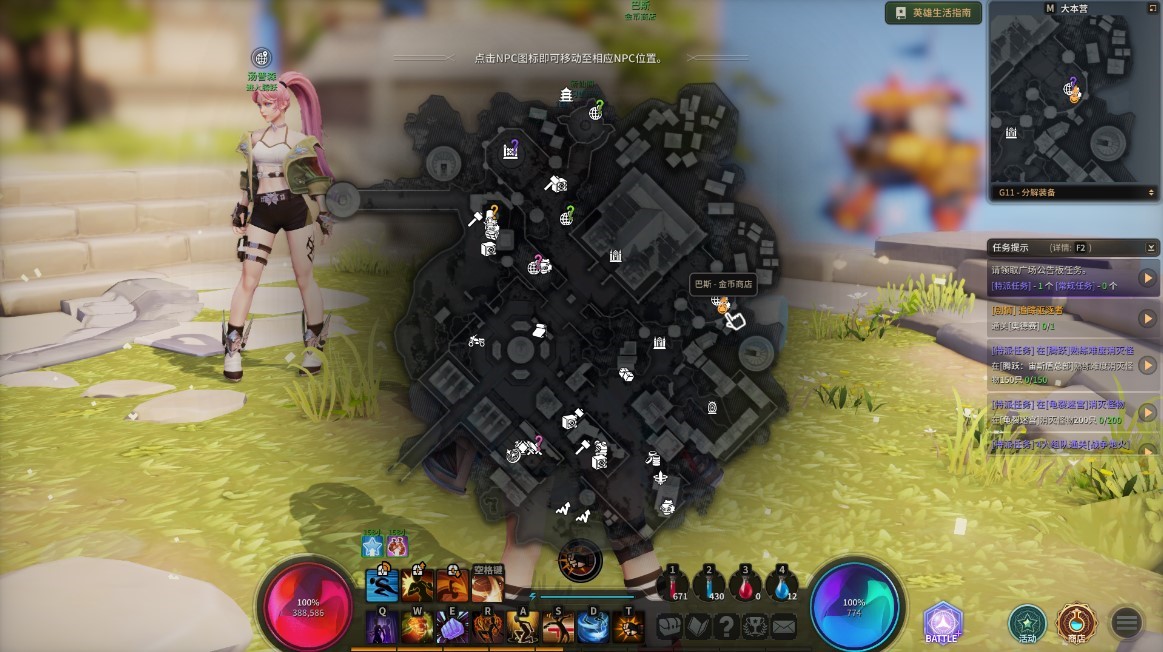Click the arrow beside the 广场公告板 task

click(x=1147, y=278)
